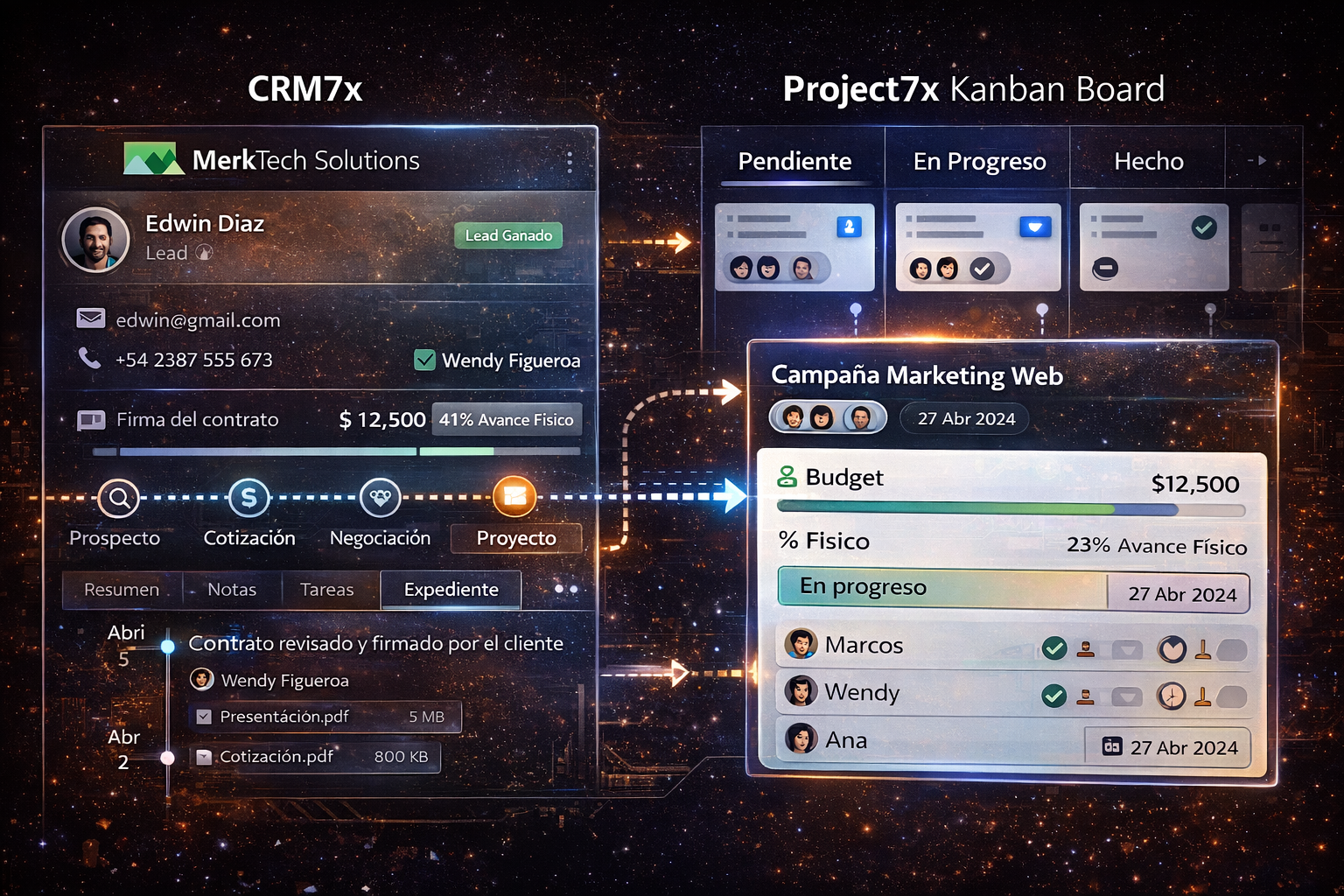Image resolution: width=1344 pixels, height=896 pixels.
Task: Switch to the Expediente tab
Action: coord(451,590)
